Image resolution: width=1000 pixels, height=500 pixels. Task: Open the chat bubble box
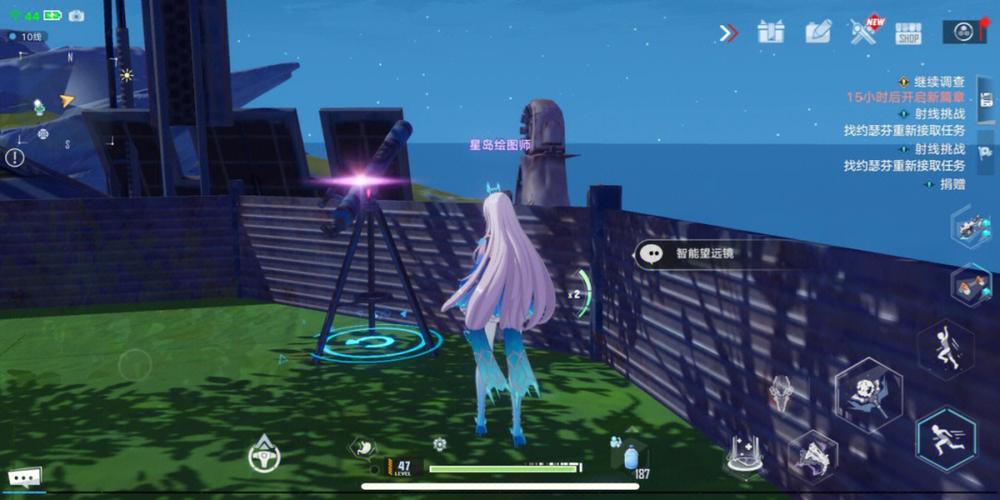click(x=25, y=477)
